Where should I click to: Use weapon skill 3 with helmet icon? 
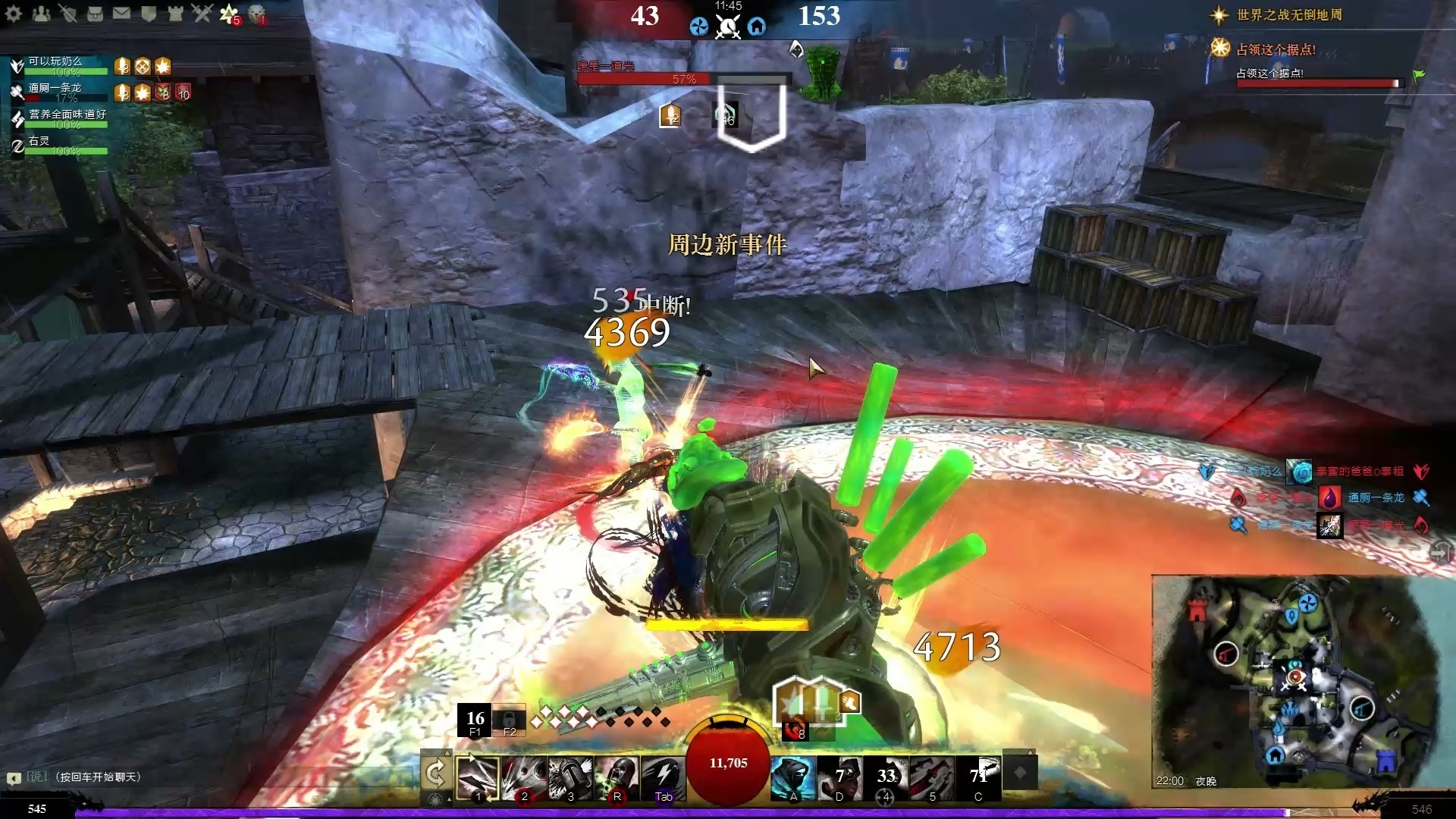[570, 777]
